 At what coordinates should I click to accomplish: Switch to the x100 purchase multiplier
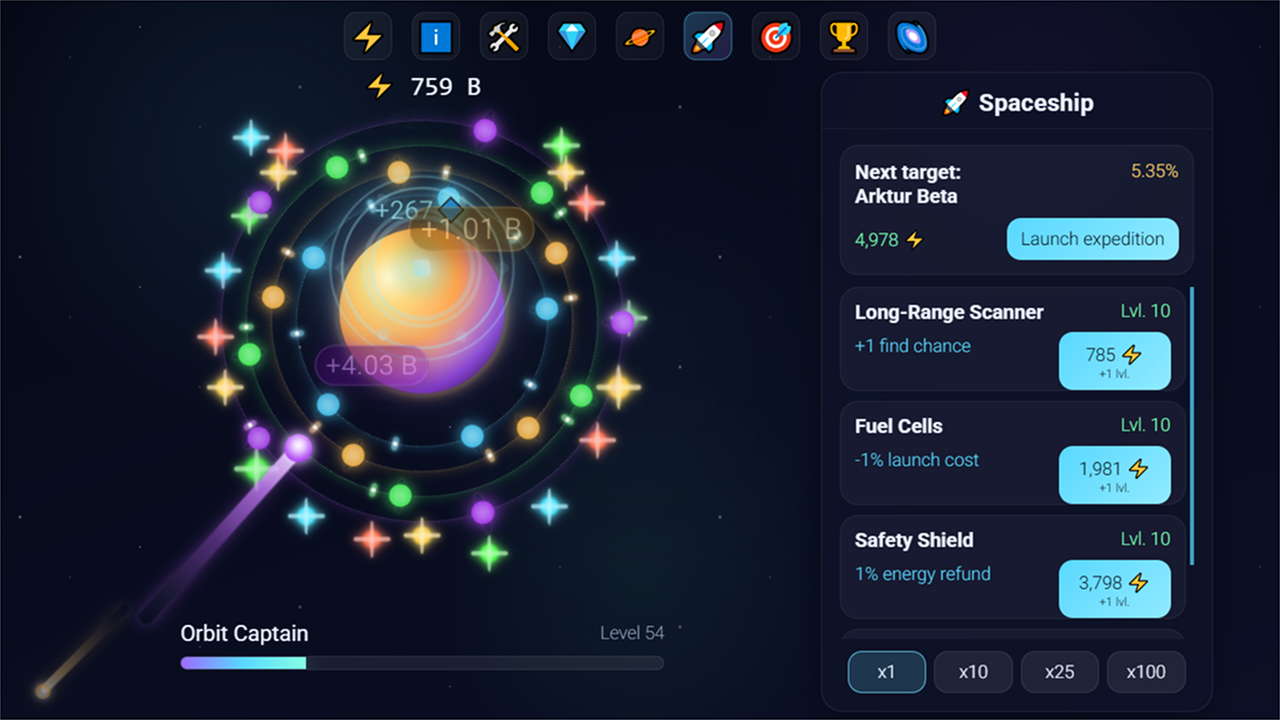(x=1146, y=672)
